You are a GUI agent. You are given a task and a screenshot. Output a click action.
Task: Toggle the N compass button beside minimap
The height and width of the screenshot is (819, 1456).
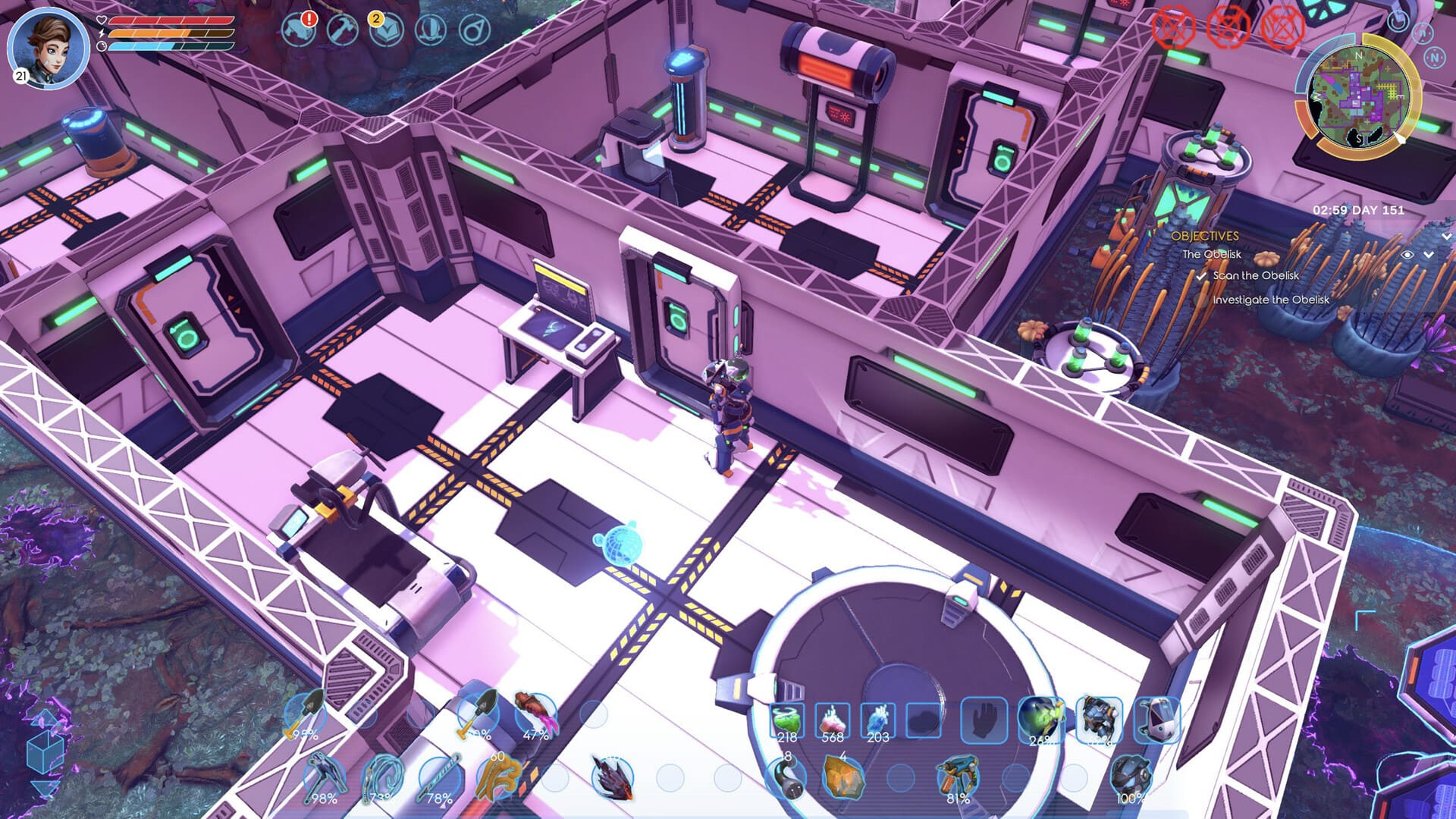pos(1434,58)
